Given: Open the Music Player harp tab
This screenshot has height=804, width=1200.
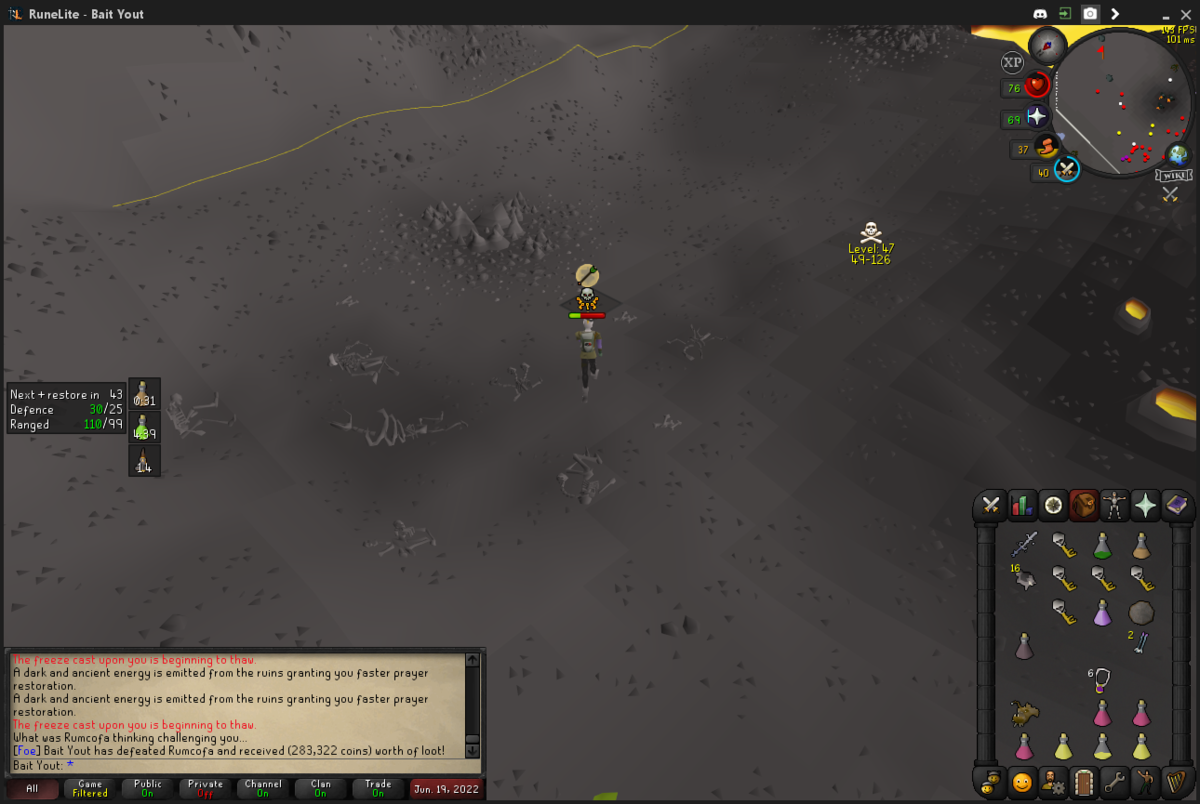Looking at the screenshot, I should 1177,781.
